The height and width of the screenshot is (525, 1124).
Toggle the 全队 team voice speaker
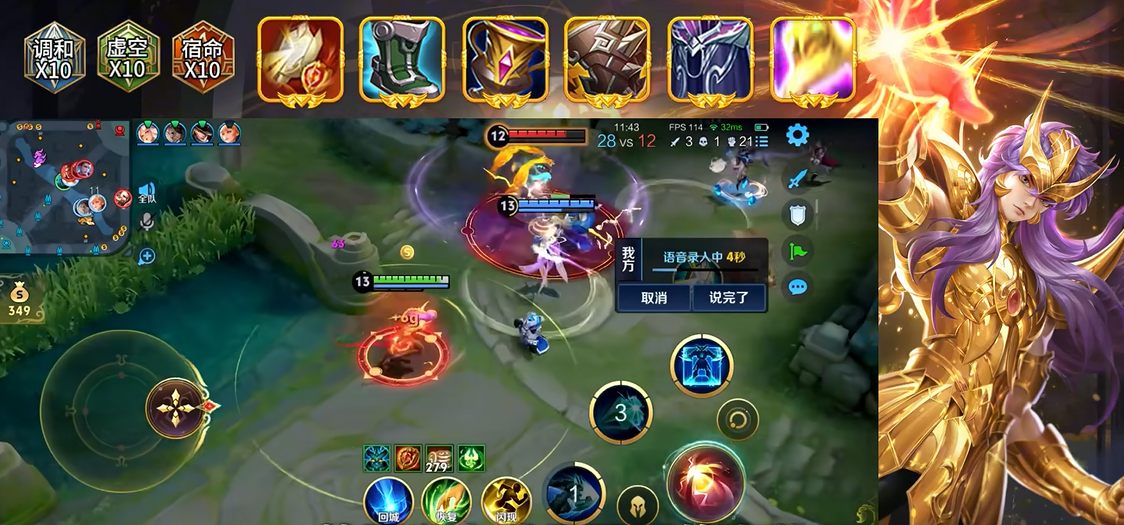[147, 192]
